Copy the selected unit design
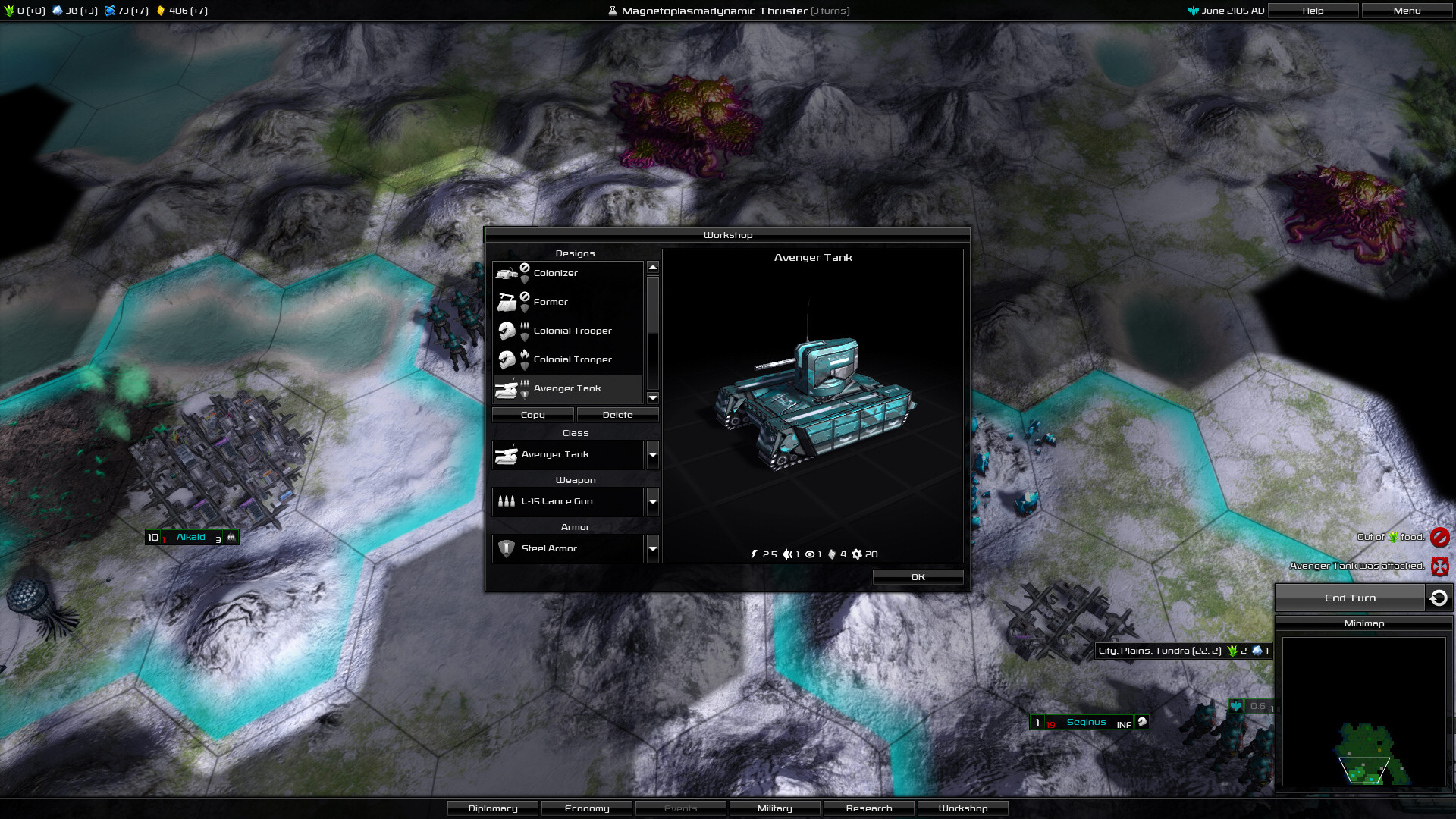Image resolution: width=1456 pixels, height=819 pixels. pyautogui.click(x=532, y=415)
